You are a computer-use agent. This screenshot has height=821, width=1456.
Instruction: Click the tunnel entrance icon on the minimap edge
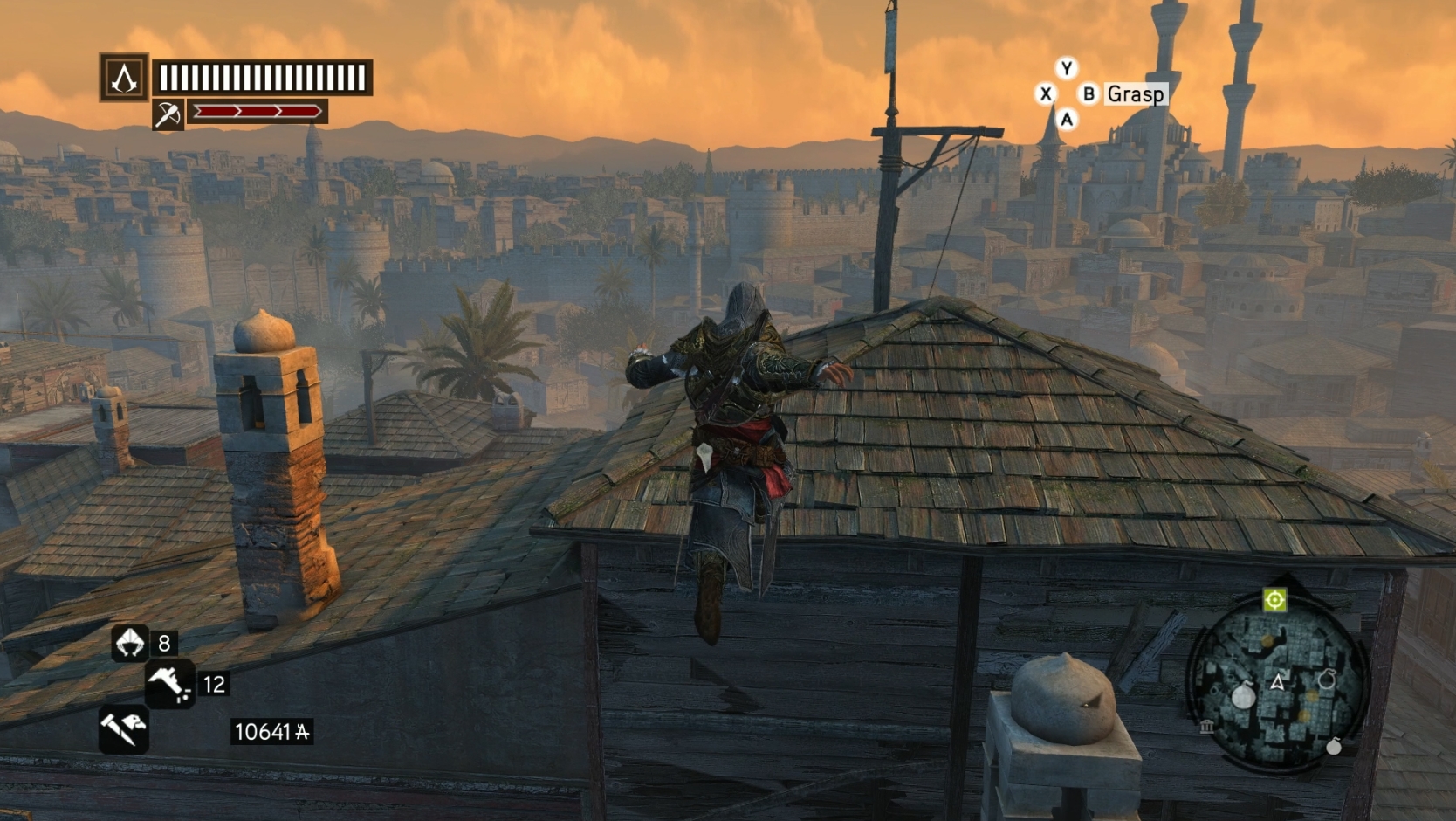pos(1205,727)
